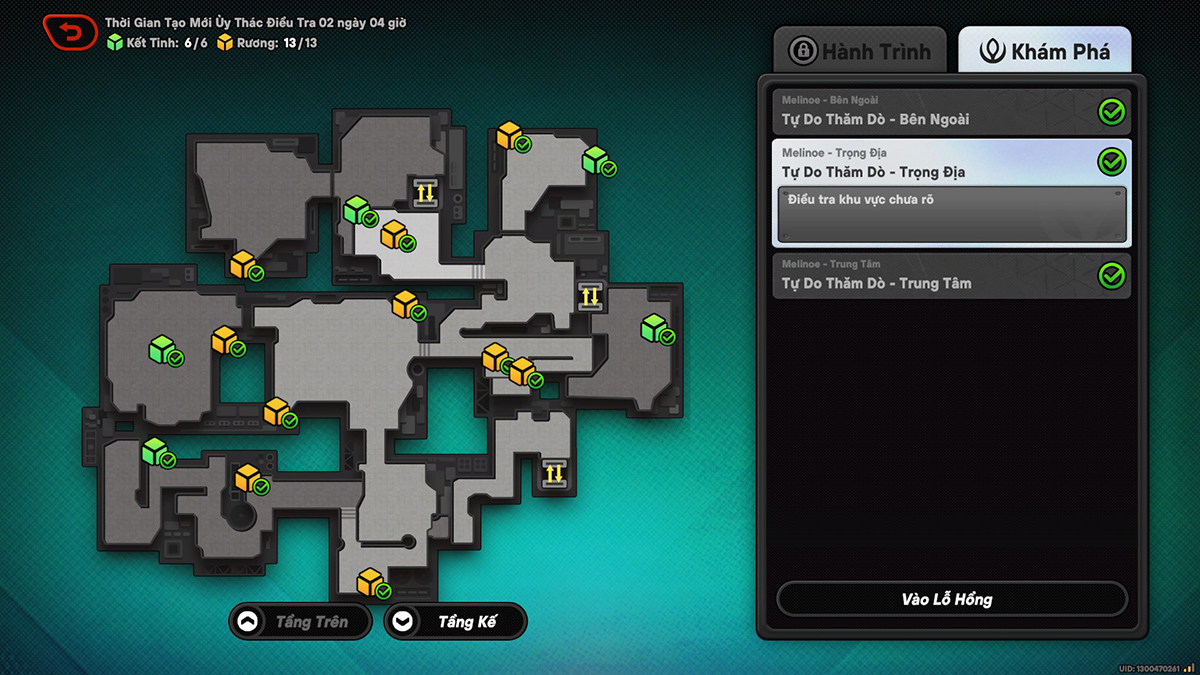
Task: Select Tự Do Thăm Dò - Trung Tâm entry
Action: click(x=951, y=275)
